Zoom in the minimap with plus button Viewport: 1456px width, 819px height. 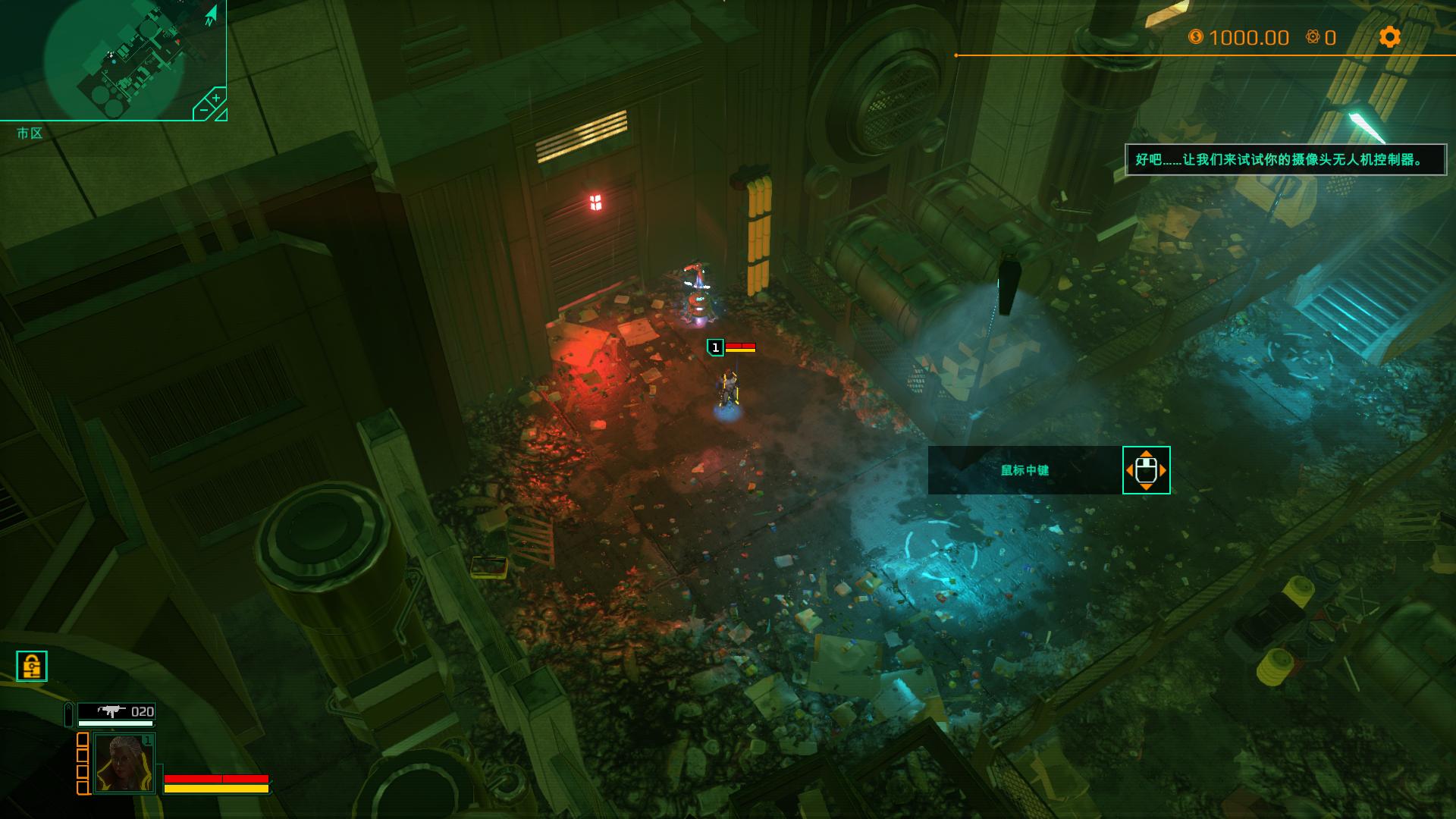click(x=215, y=99)
